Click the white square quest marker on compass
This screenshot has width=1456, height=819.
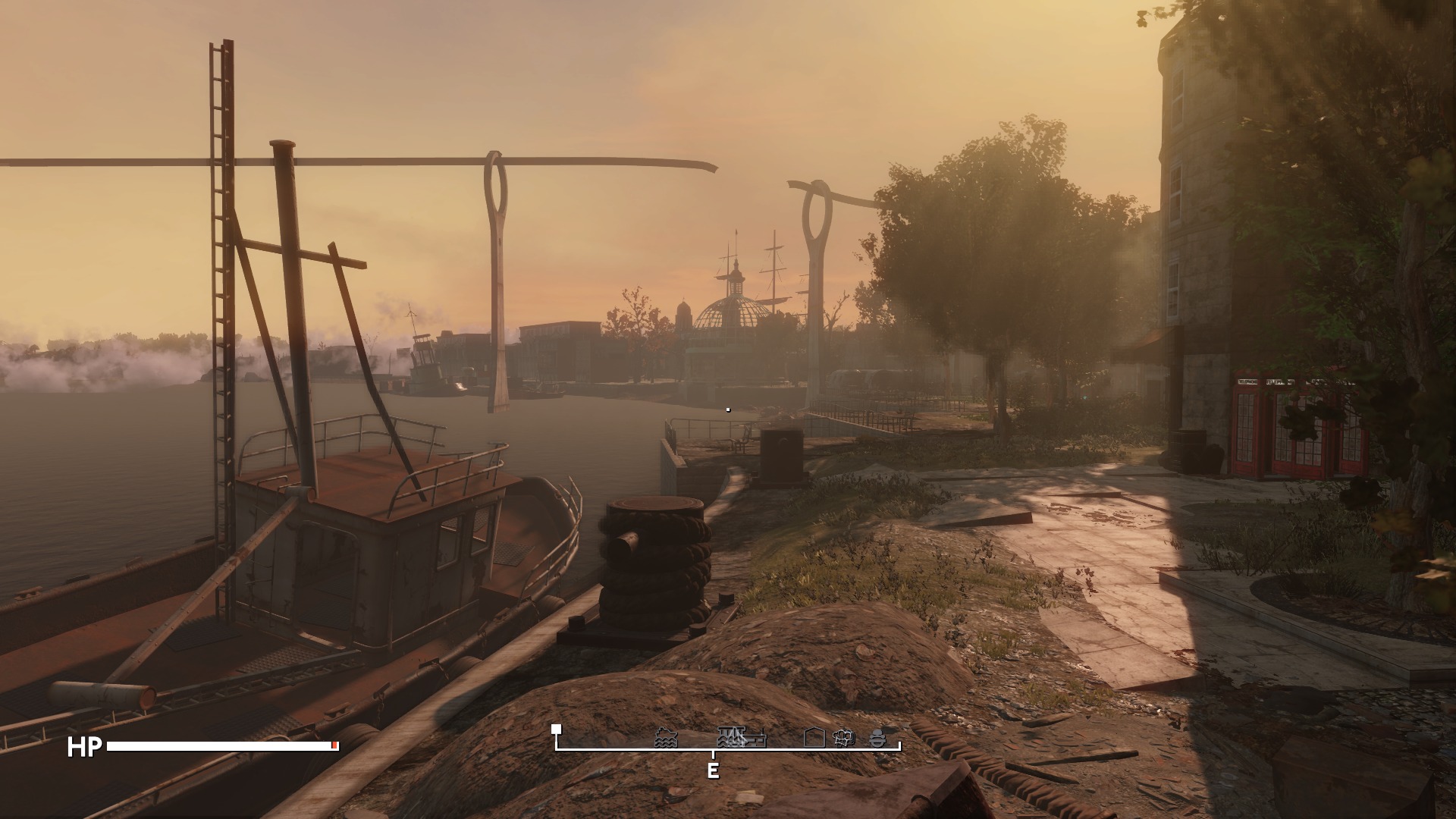(x=557, y=729)
